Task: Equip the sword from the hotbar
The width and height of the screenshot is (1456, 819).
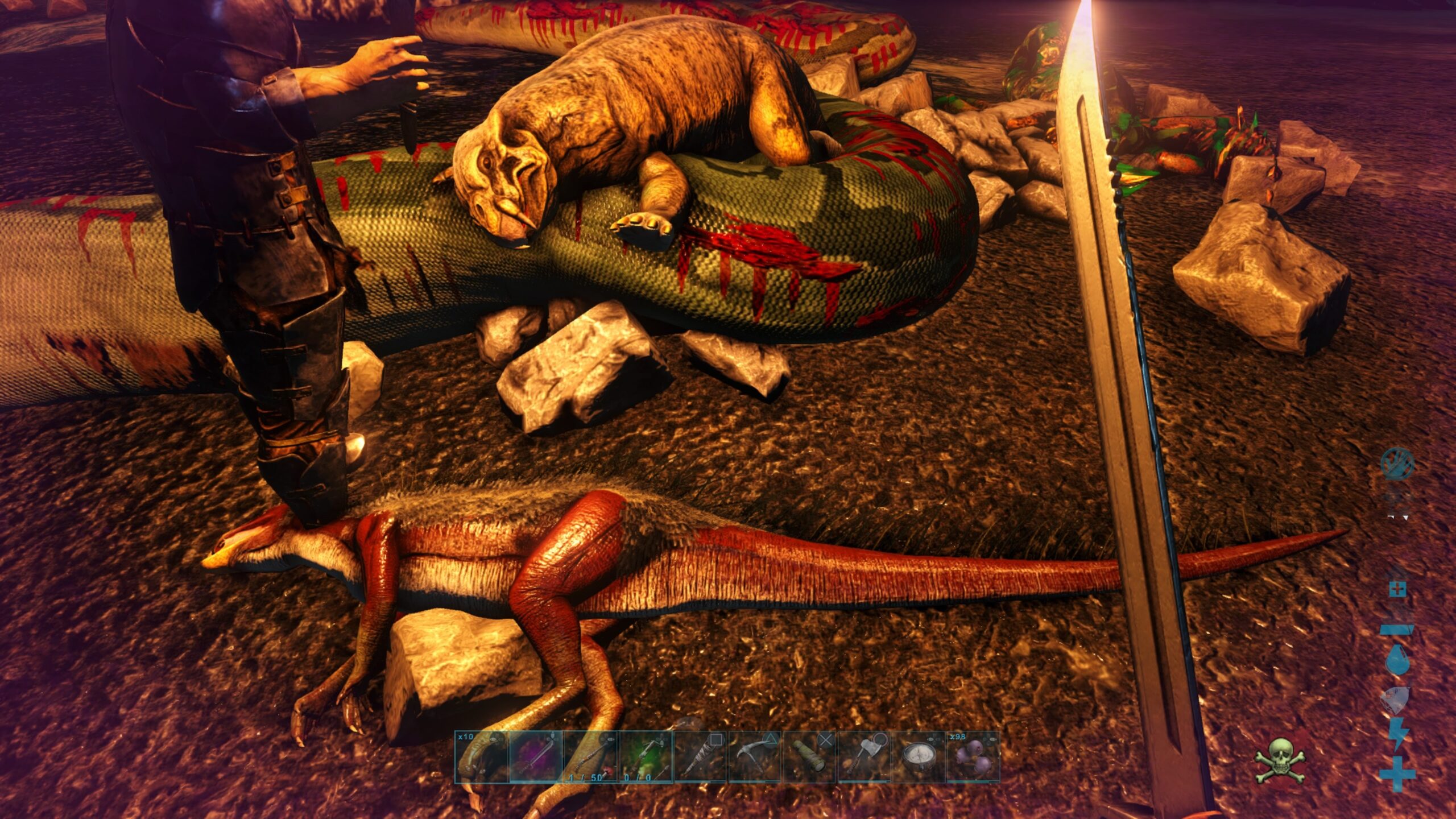Action: click(x=536, y=757)
